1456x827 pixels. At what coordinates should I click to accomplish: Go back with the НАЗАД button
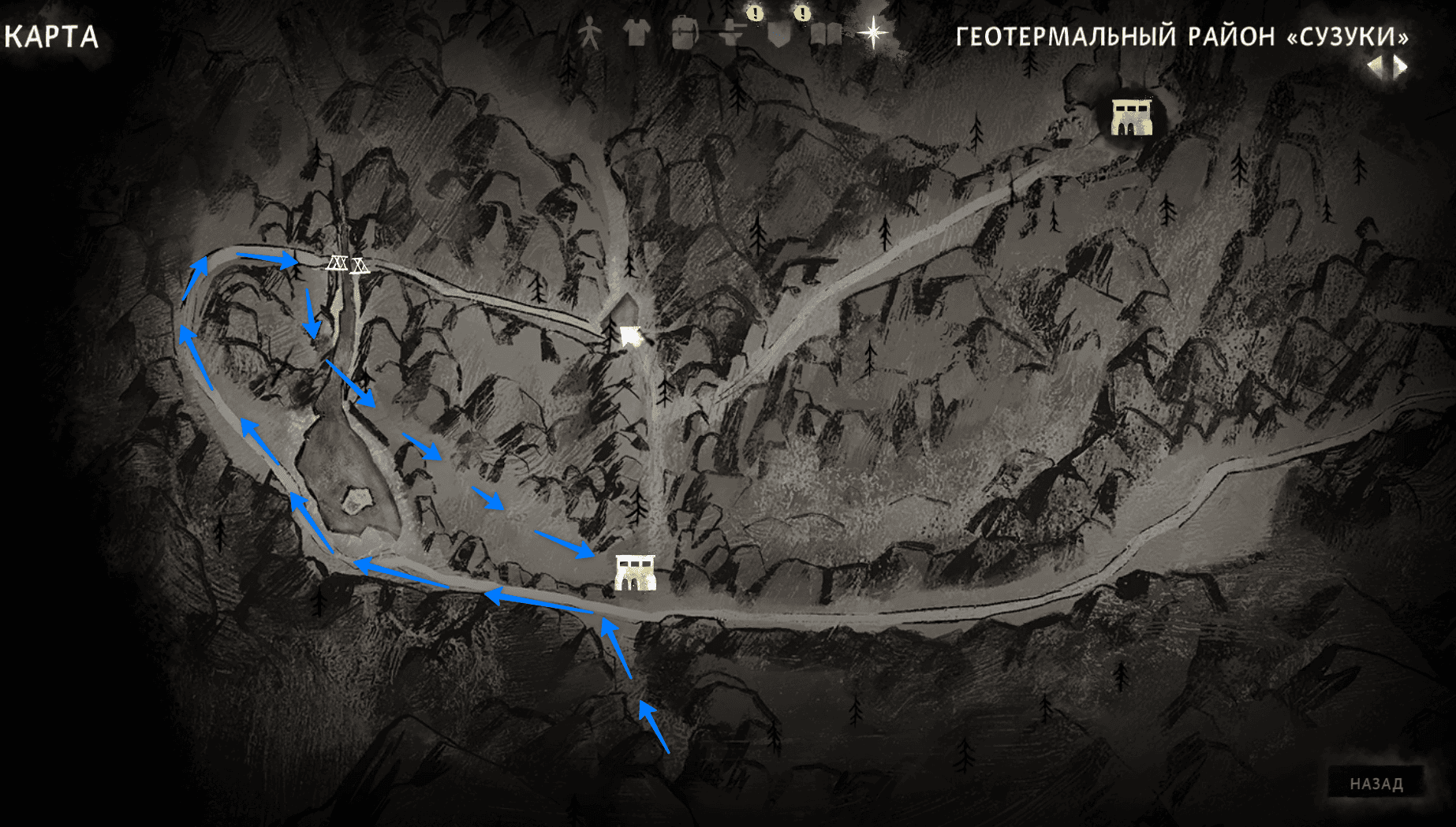pyautogui.click(x=1376, y=783)
